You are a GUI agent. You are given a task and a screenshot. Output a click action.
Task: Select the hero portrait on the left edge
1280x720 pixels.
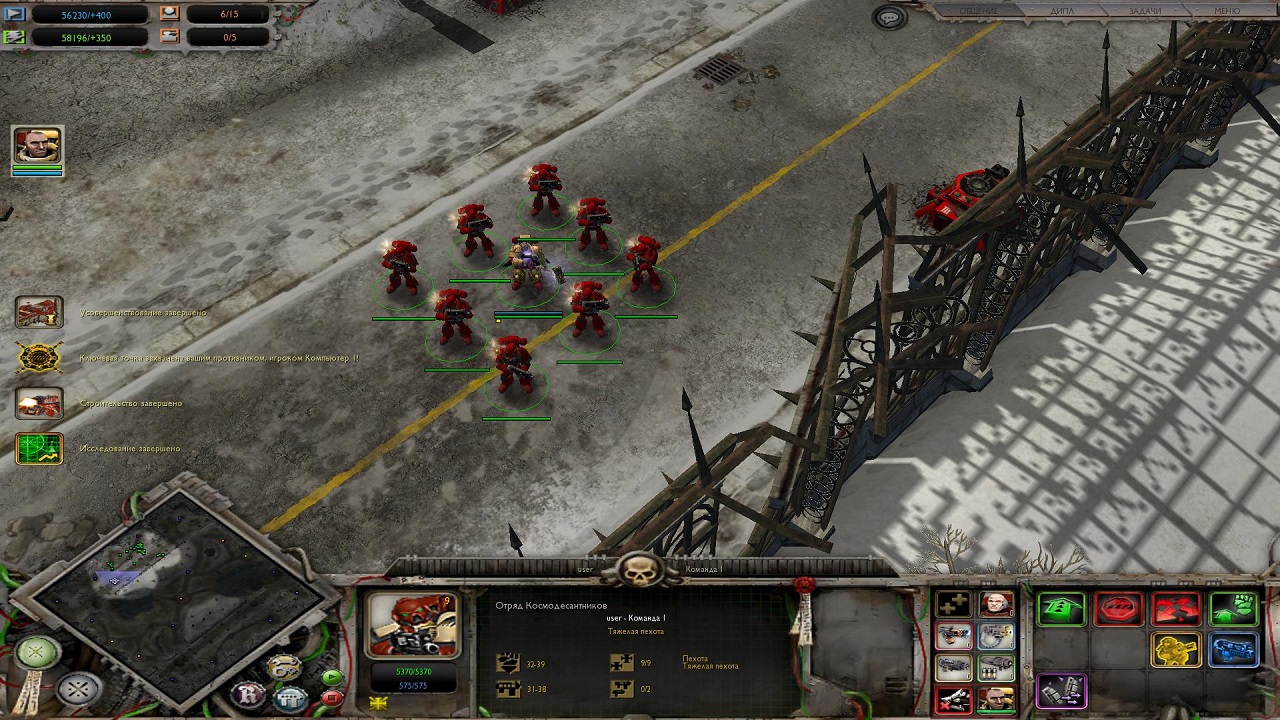coord(38,146)
